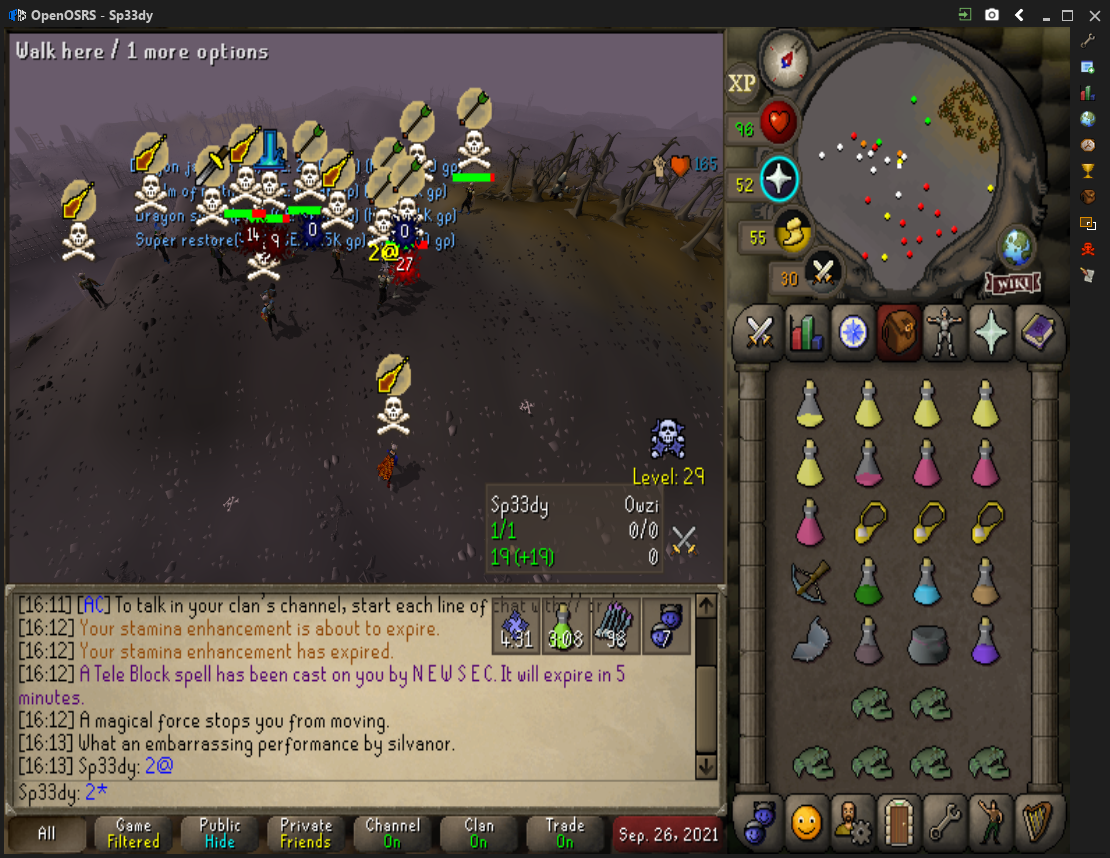Open the world map globe

(1017, 246)
